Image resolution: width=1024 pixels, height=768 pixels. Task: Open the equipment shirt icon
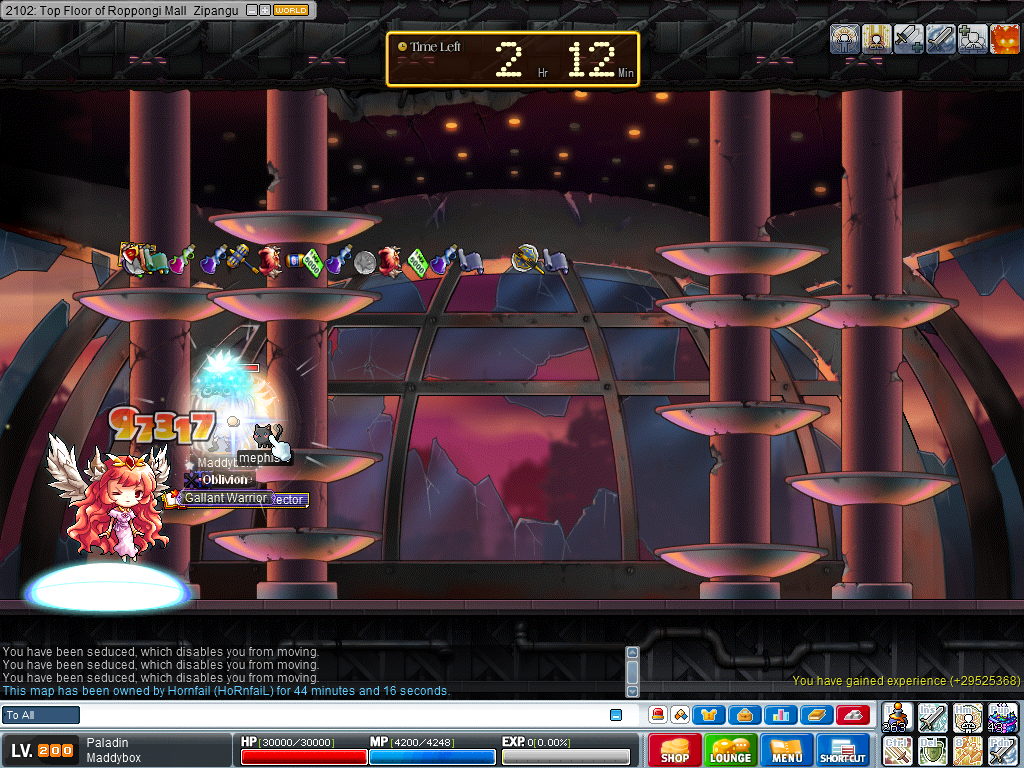click(x=708, y=715)
